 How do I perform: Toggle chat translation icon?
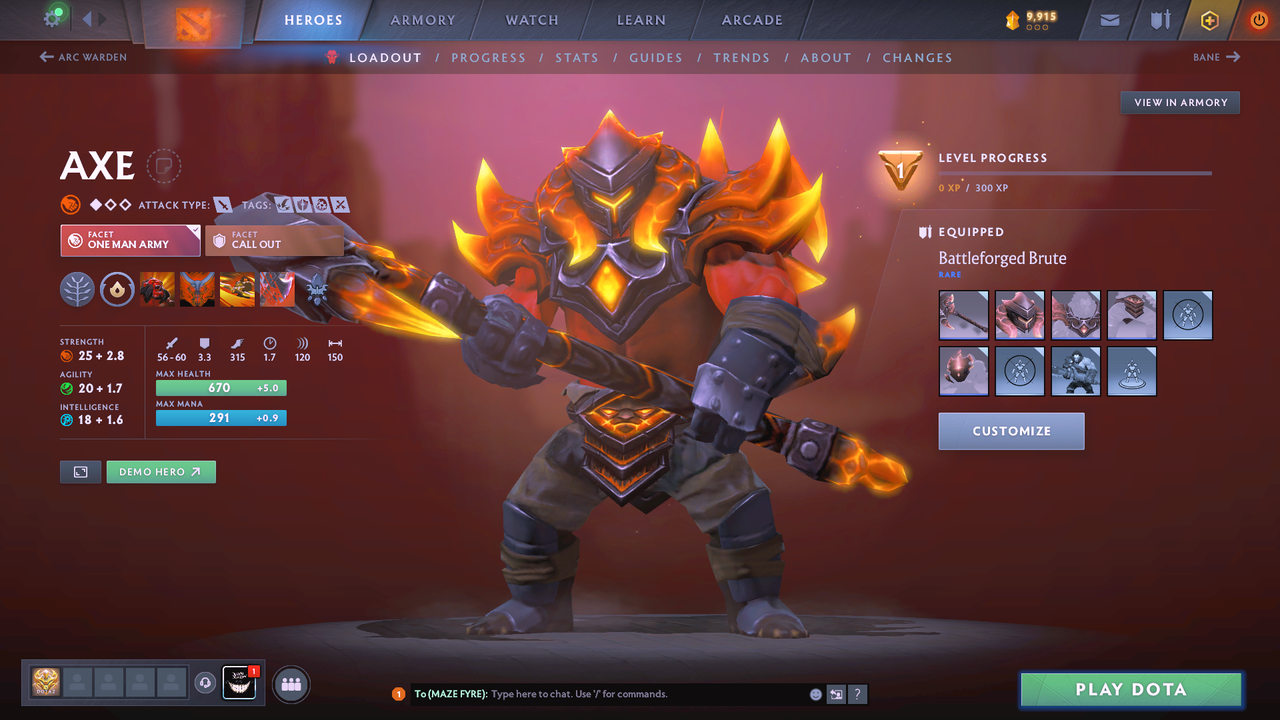(x=836, y=693)
